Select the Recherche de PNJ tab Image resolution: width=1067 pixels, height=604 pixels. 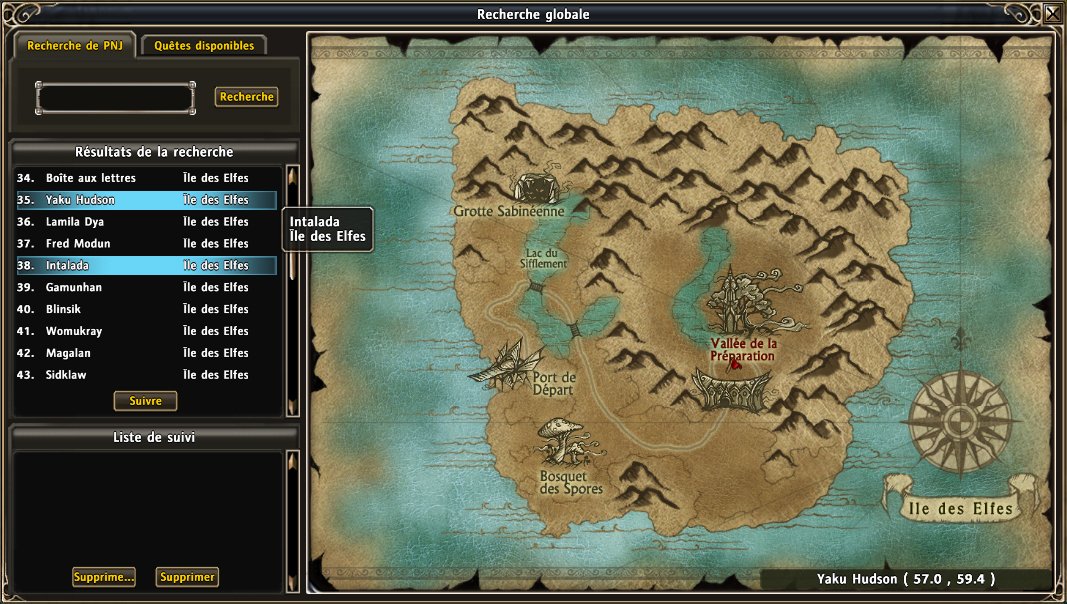click(x=75, y=46)
